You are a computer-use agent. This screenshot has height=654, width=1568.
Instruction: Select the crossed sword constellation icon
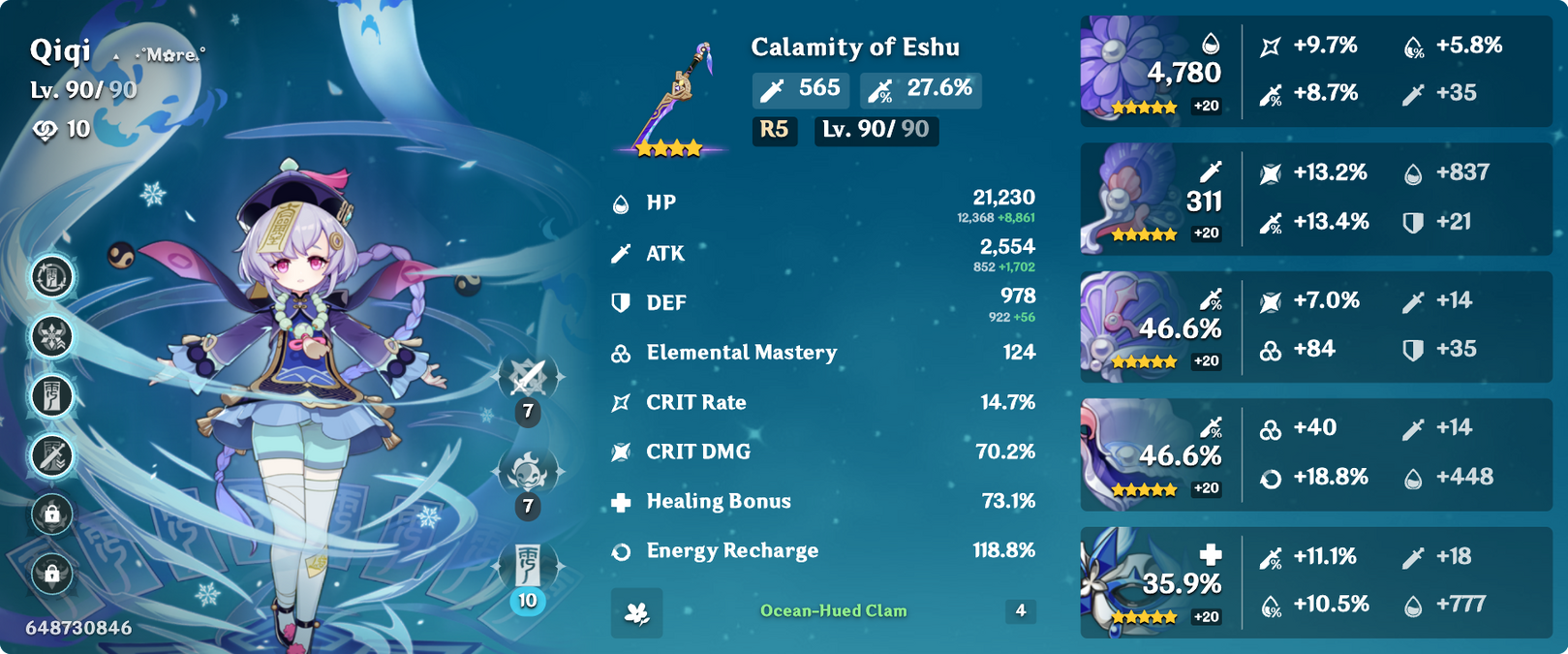click(x=52, y=454)
